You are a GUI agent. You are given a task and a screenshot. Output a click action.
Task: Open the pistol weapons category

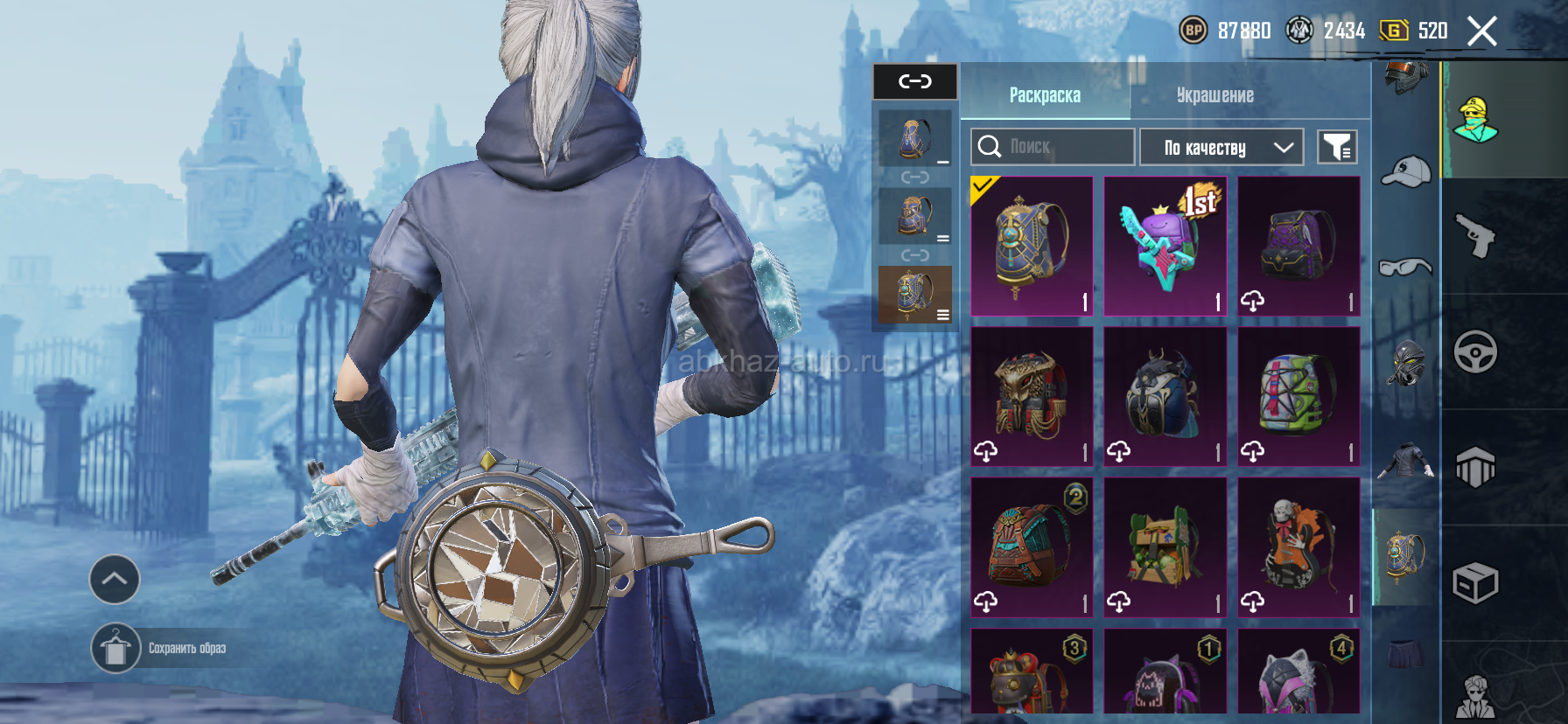pyautogui.click(x=1475, y=236)
